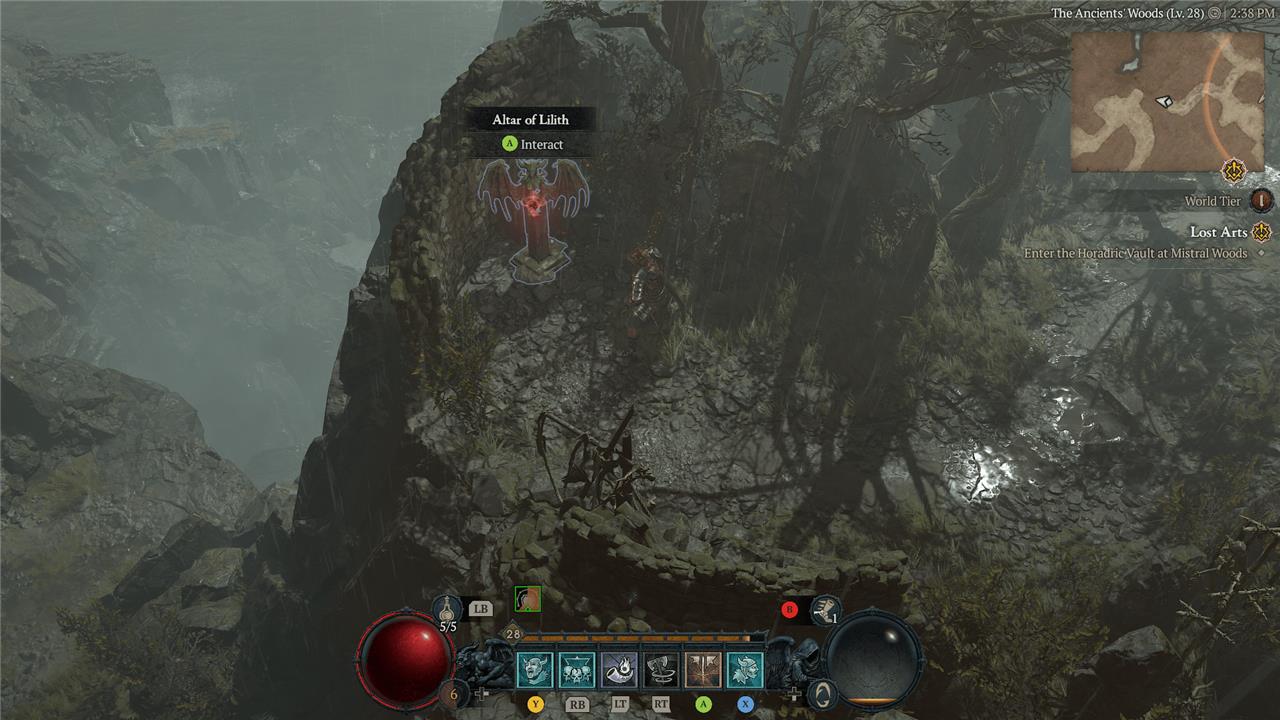
Task: Trigger the spinning axe whirlwind skill
Action: coord(661,670)
